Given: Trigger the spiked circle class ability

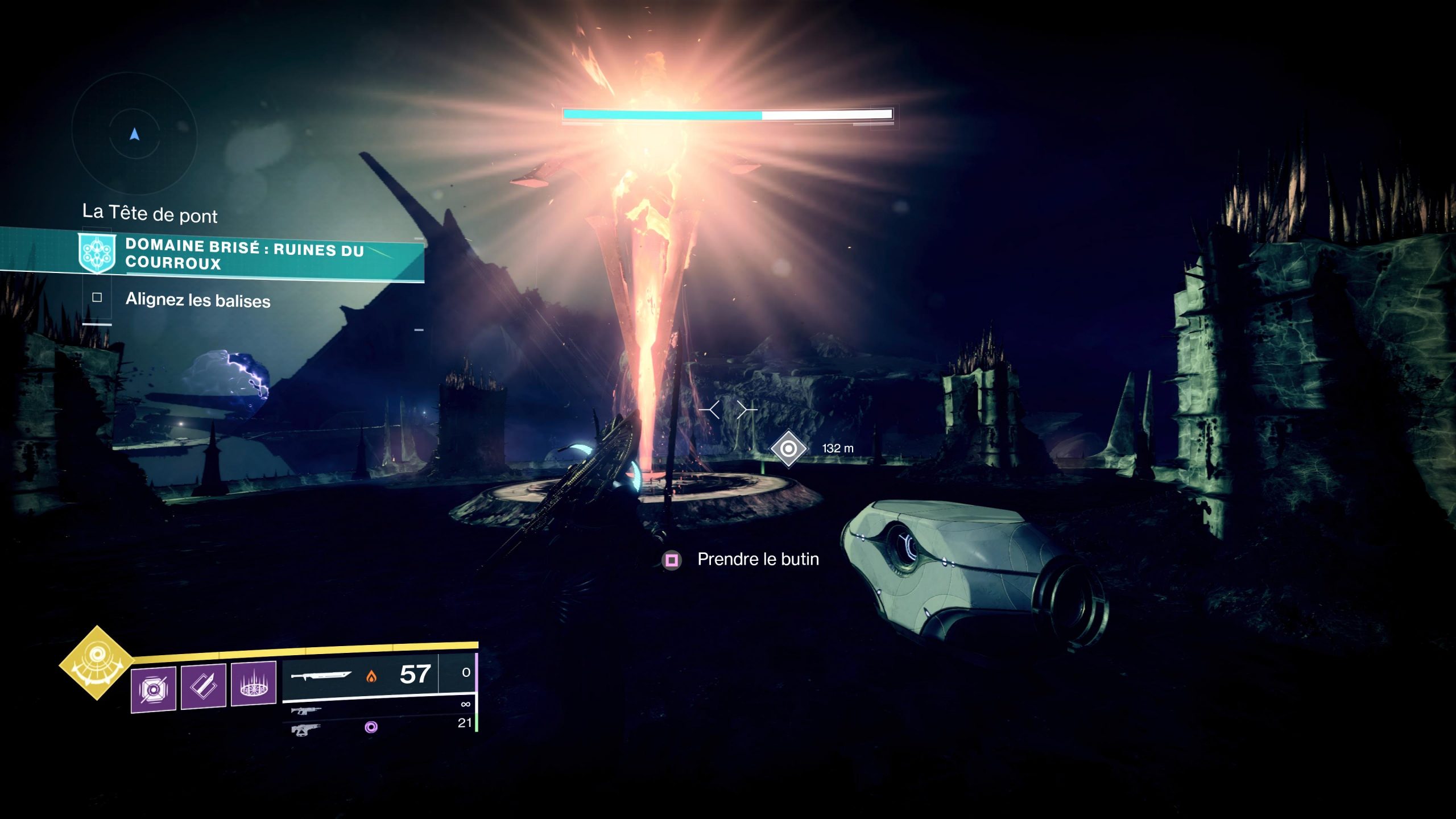Looking at the screenshot, I should (x=254, y=683).
